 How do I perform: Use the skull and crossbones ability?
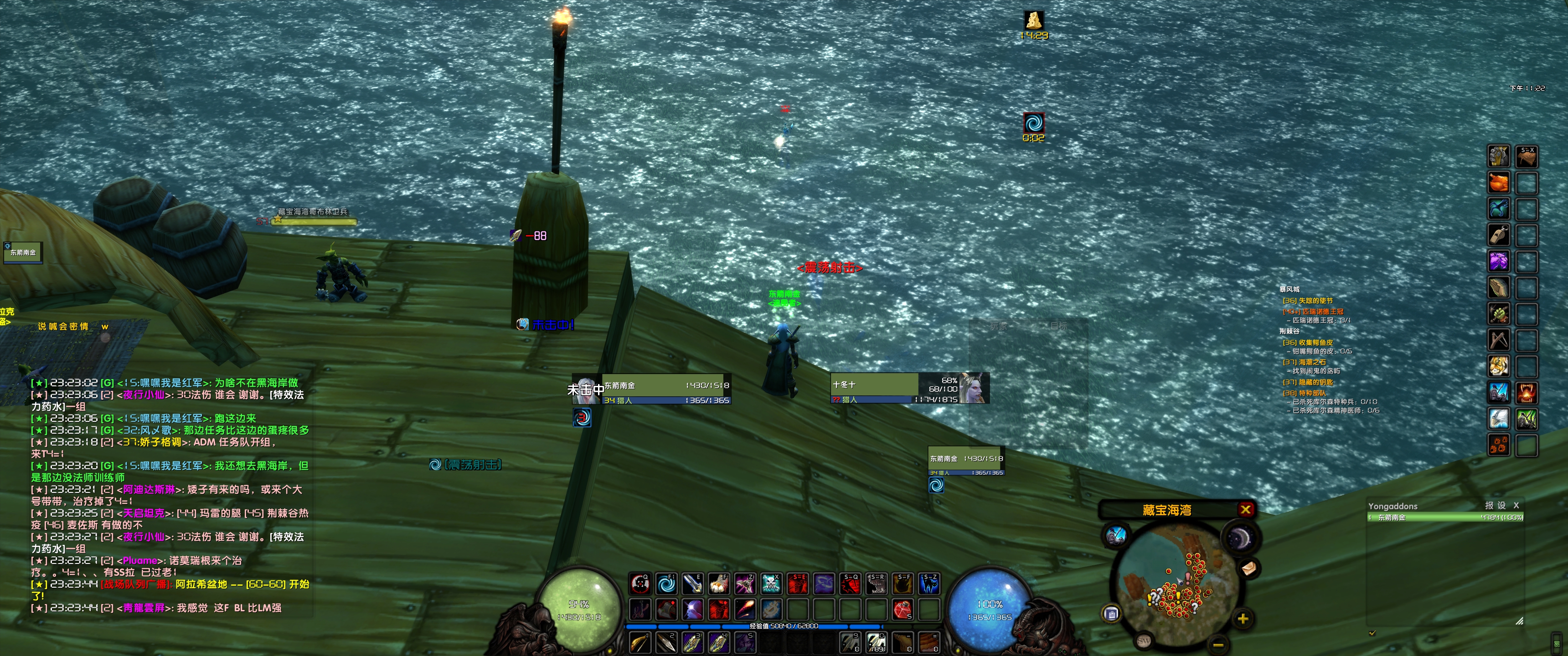click(x=771, y=584)
